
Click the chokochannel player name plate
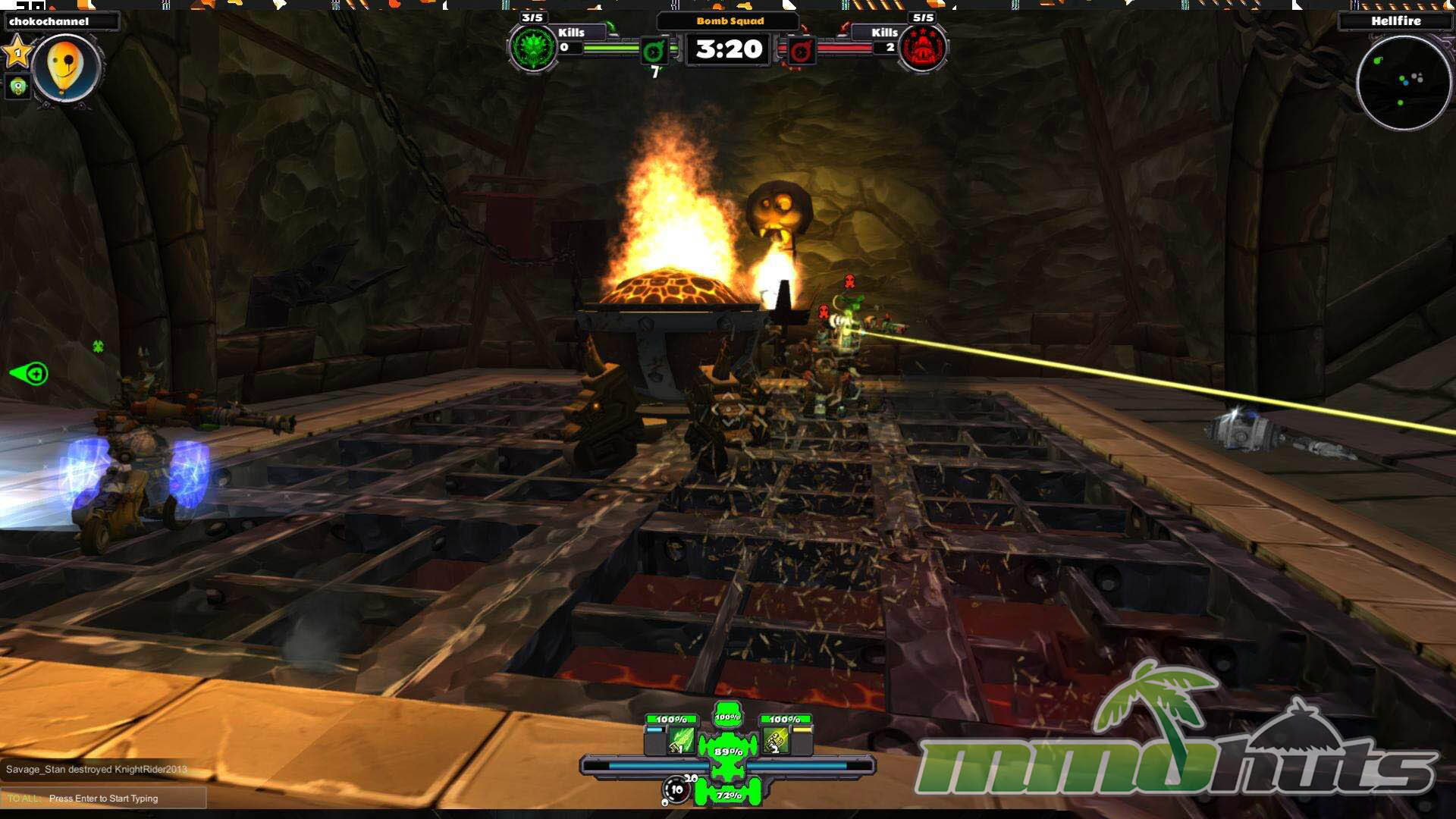click(61, 21)
